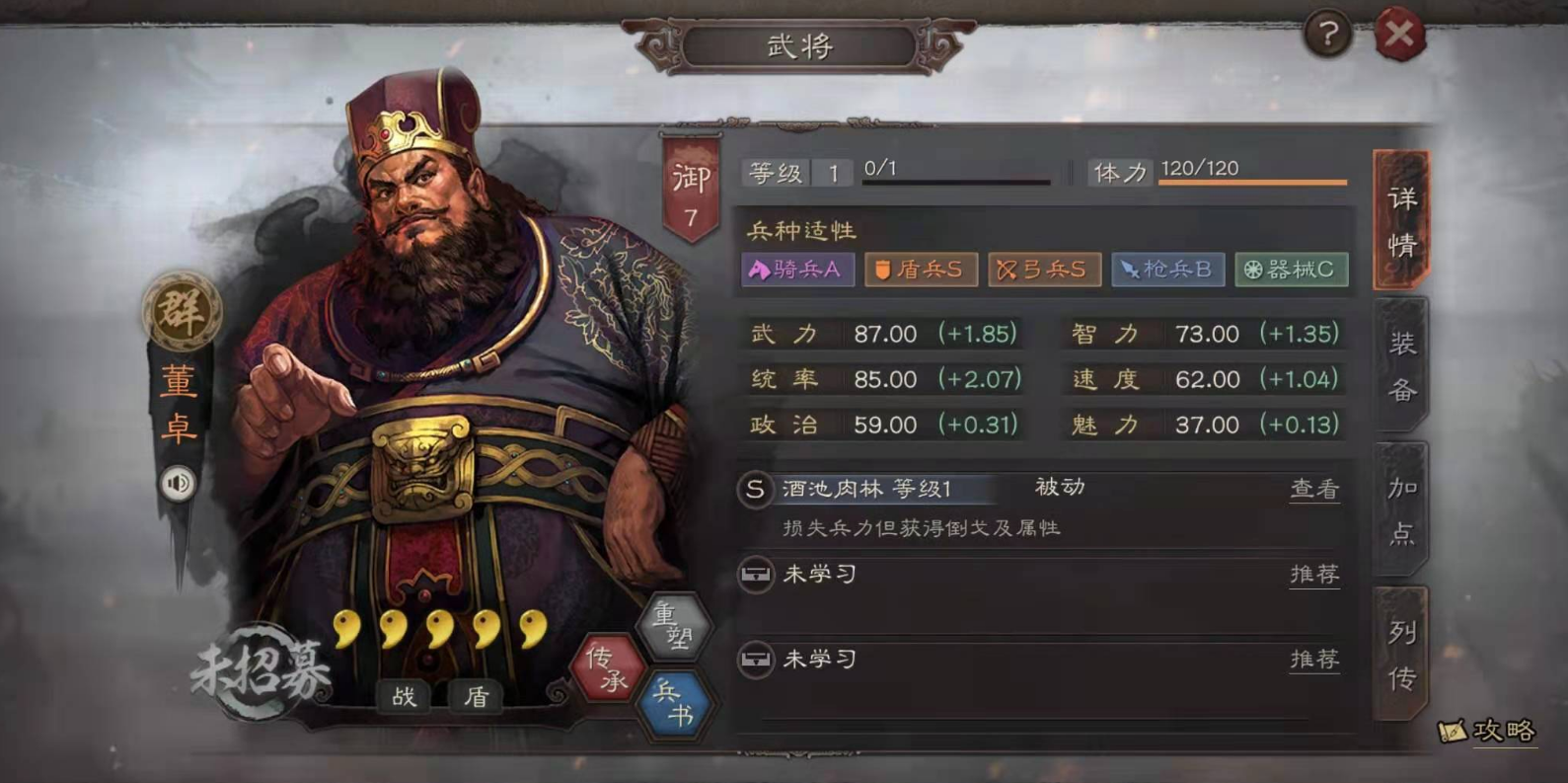This screenshot has height=783, width=1568.
Task: Switch to the 详情 details tab
Action: point(1401,221)
